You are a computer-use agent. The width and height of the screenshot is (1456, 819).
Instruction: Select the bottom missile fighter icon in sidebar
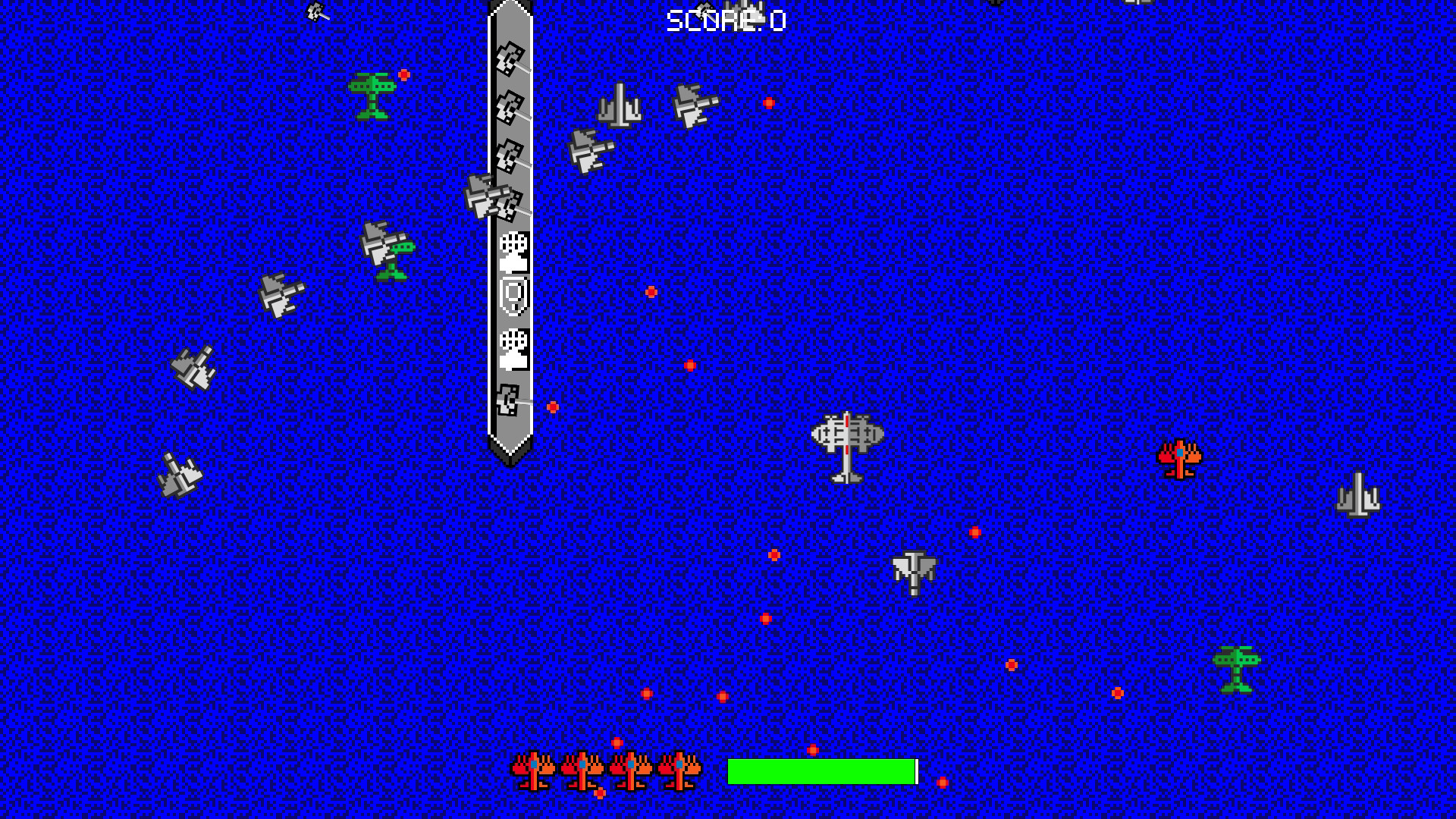click(x=510, y=400)
